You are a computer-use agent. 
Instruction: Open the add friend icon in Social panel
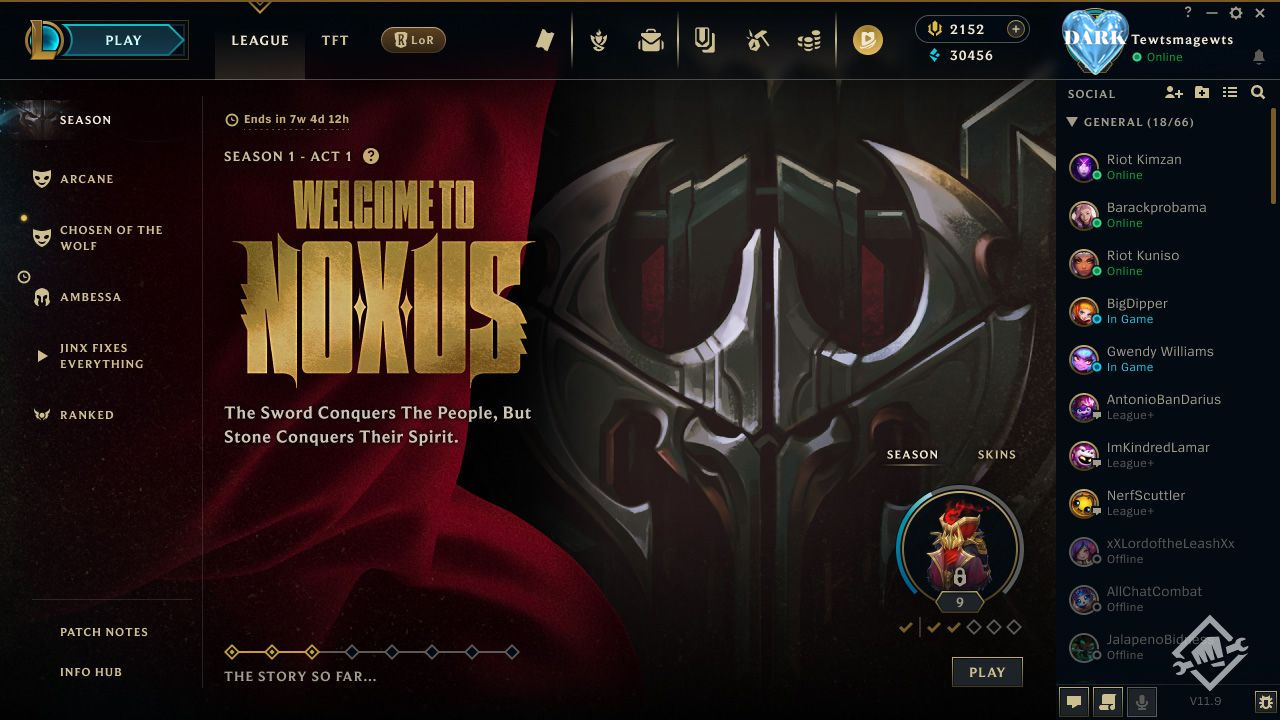tap(1173, 92)
